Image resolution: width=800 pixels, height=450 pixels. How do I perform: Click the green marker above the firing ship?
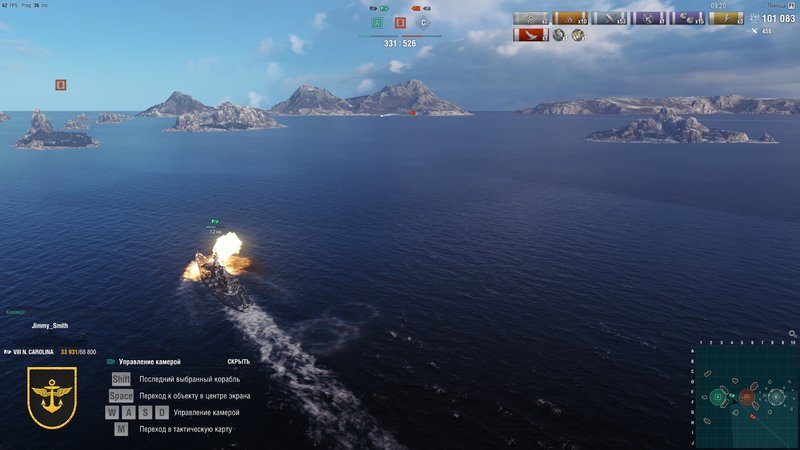214,222
